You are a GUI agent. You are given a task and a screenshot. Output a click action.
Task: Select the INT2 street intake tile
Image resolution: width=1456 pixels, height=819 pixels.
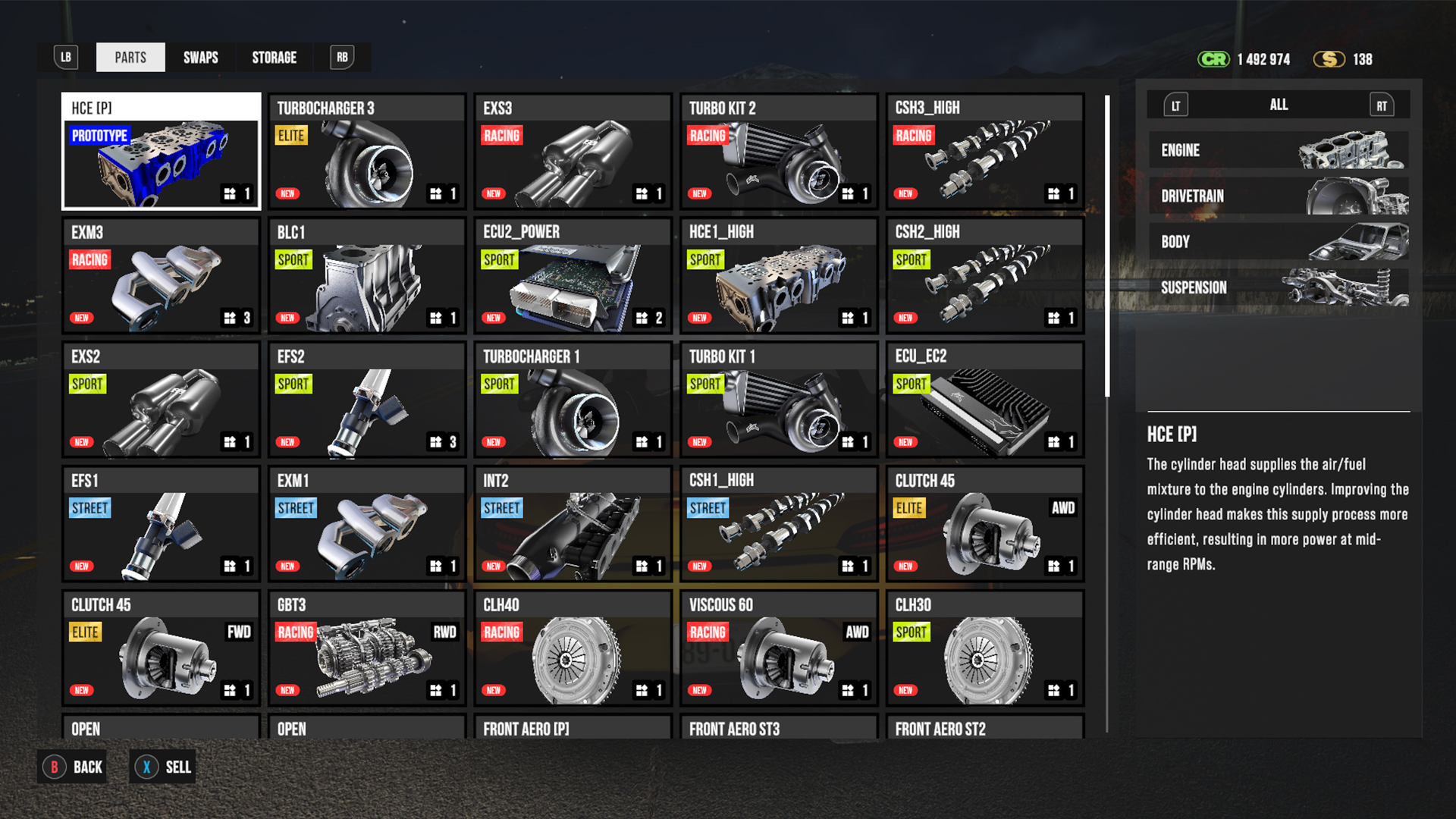tap(573, 524)
